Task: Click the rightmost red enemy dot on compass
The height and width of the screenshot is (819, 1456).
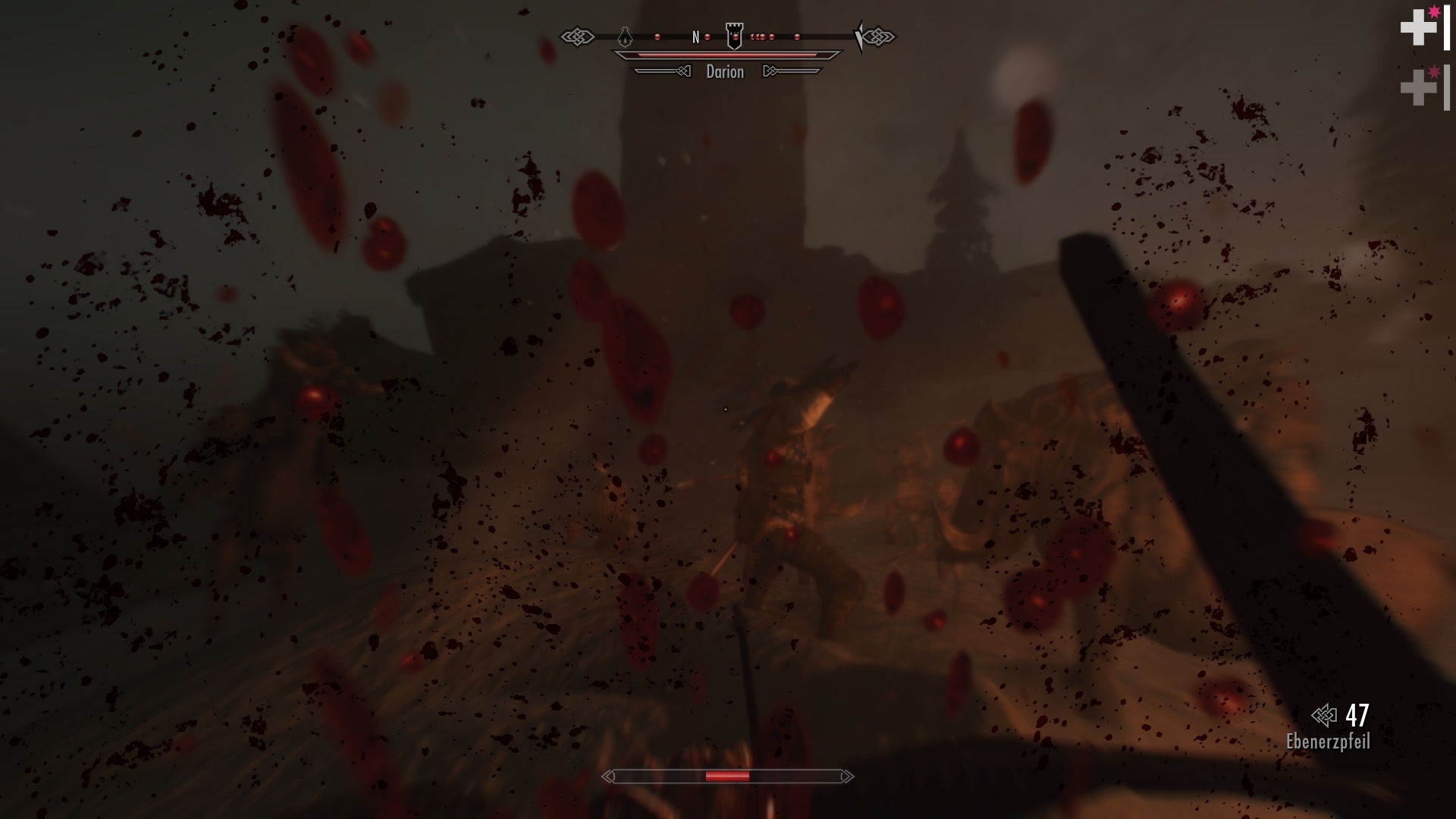Action: pos(797,37)
